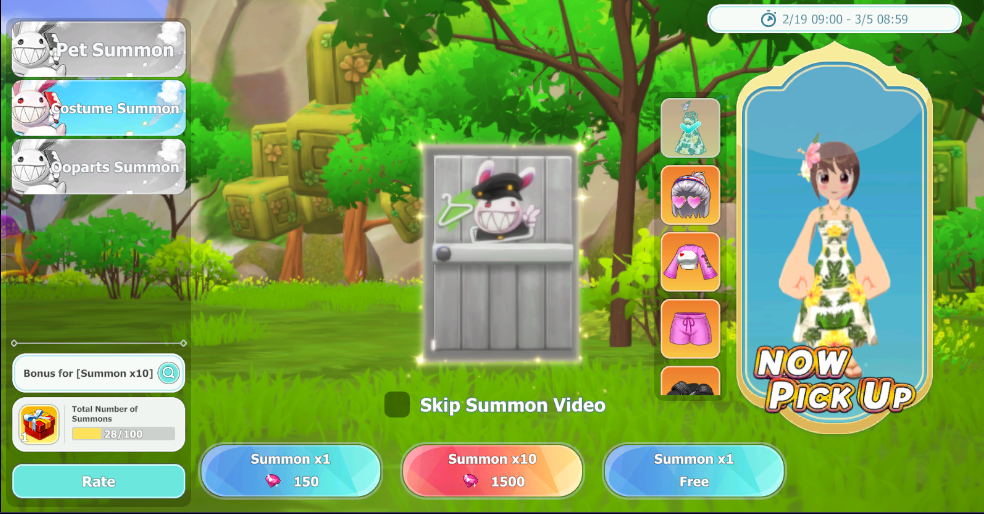Use the Free Summon x1 button
The image size is (984, 514).
[x=694, y=470]
